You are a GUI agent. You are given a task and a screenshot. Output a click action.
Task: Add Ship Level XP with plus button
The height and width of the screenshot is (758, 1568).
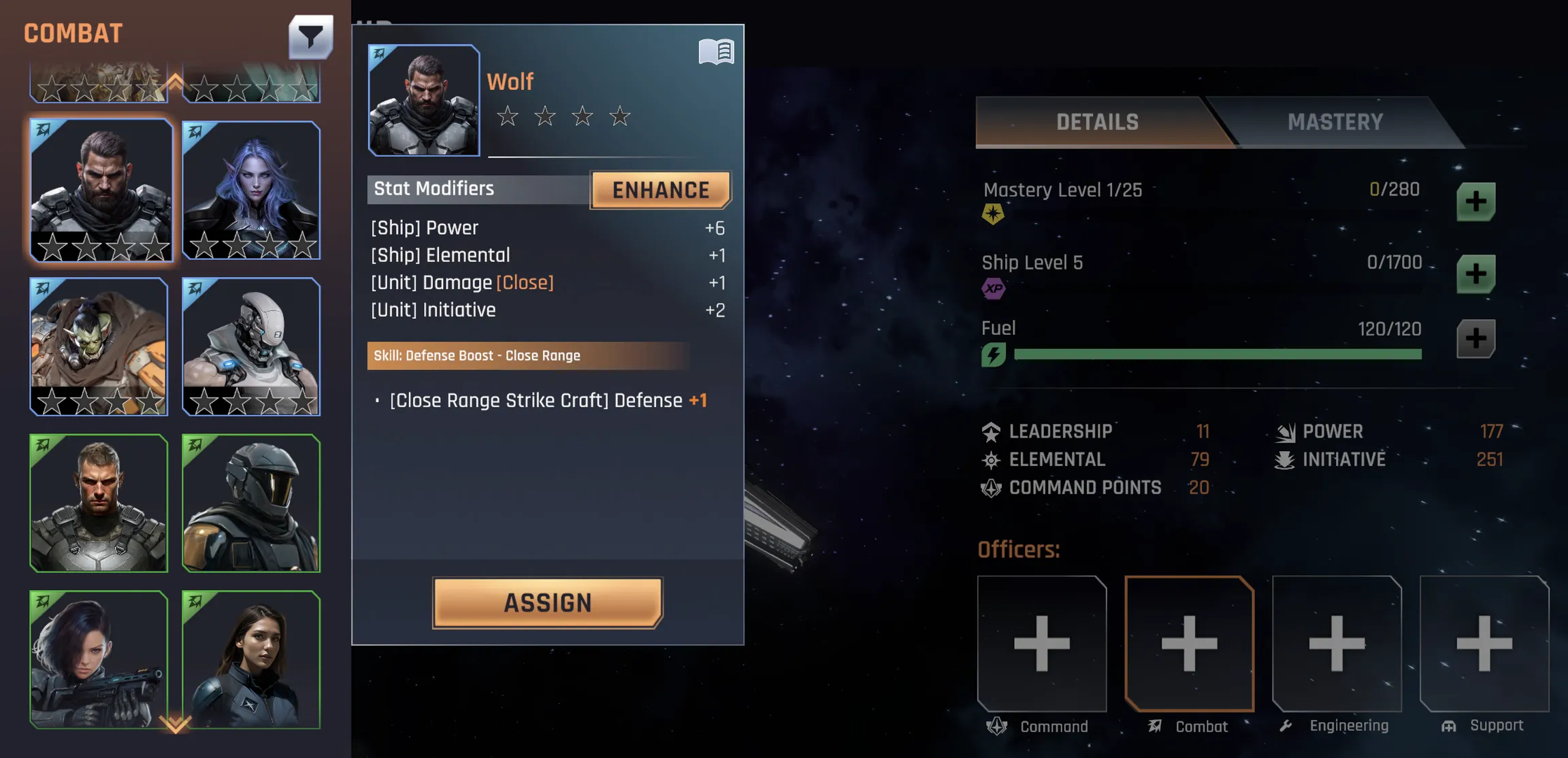[x=1475, y=274]
